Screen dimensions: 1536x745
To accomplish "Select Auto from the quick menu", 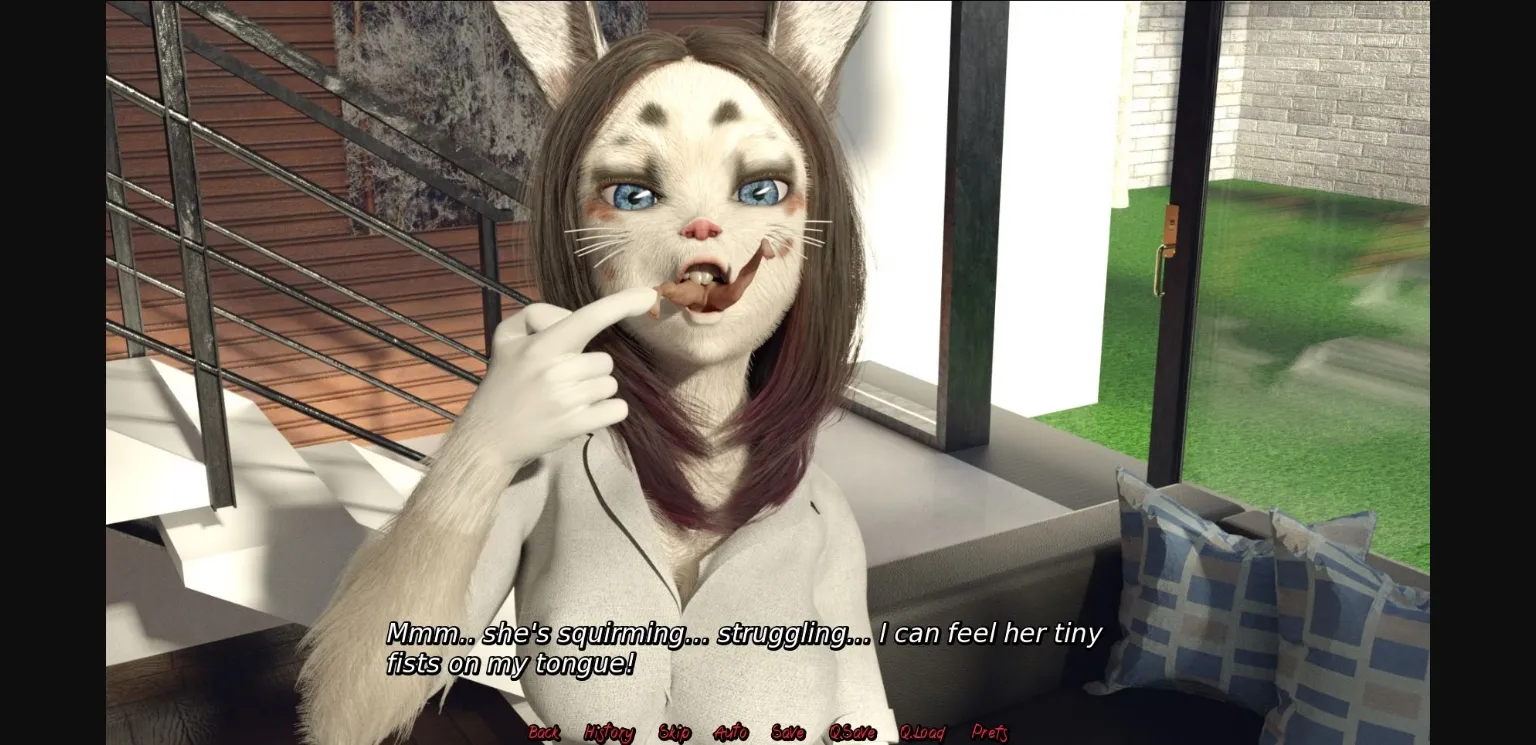I will click(x=732, y=732).
